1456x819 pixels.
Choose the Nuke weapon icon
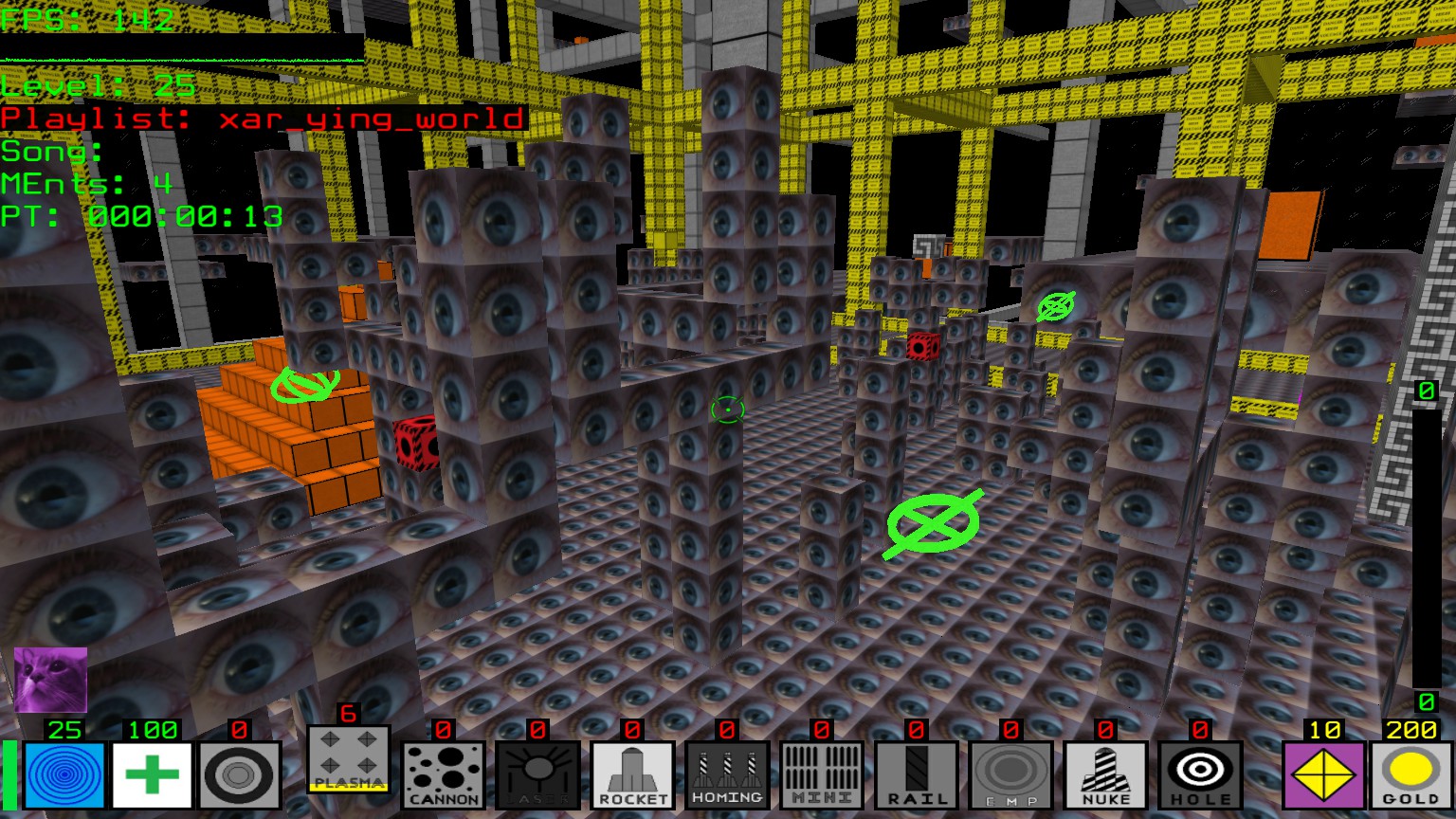coord(1105,775)
